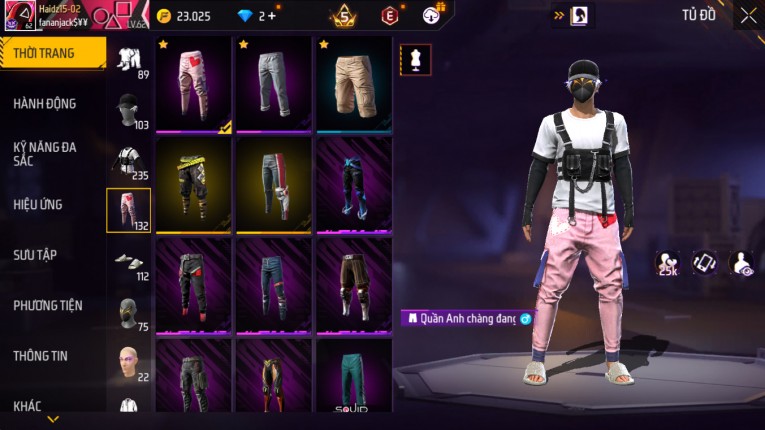Open the tops subcategory showing 235
Viewport: 765px width, 430px height.
click(128, 162)
